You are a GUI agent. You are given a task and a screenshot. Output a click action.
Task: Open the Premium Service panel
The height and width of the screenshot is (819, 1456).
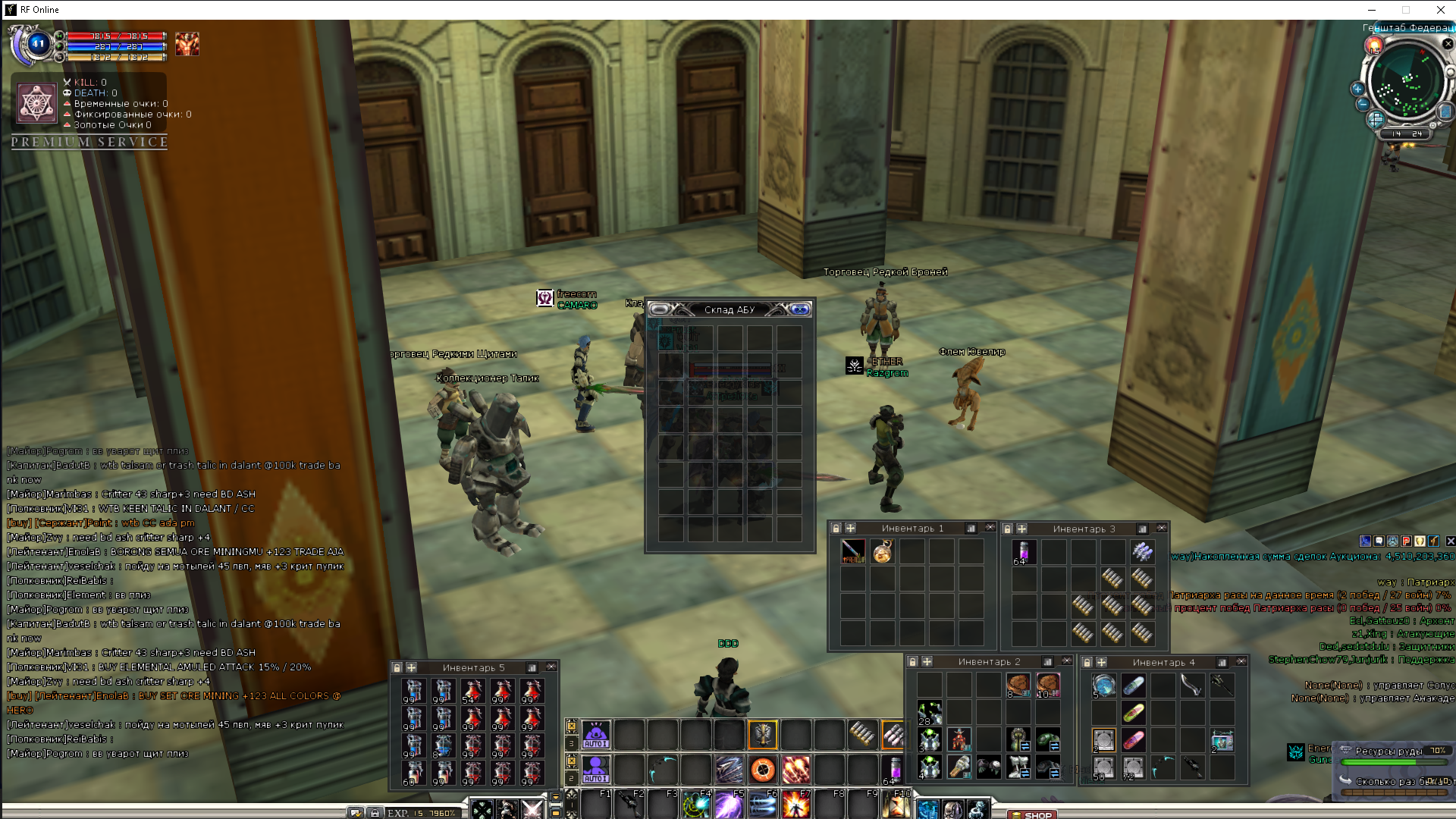pyautogui.click(x=89, y=142)
